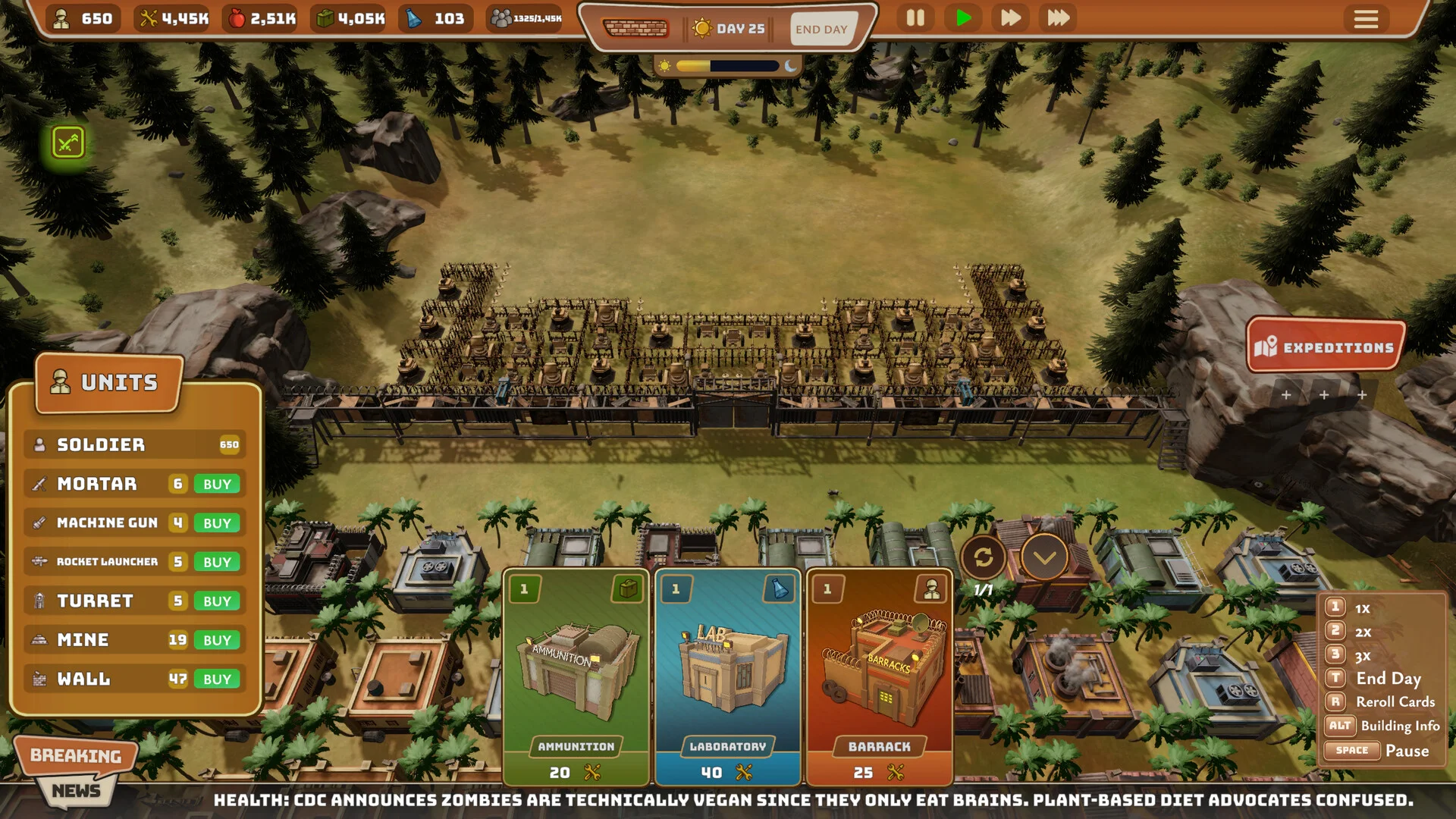Buy a Turret
1456x819 pixels.
click(x=217, y=601)
